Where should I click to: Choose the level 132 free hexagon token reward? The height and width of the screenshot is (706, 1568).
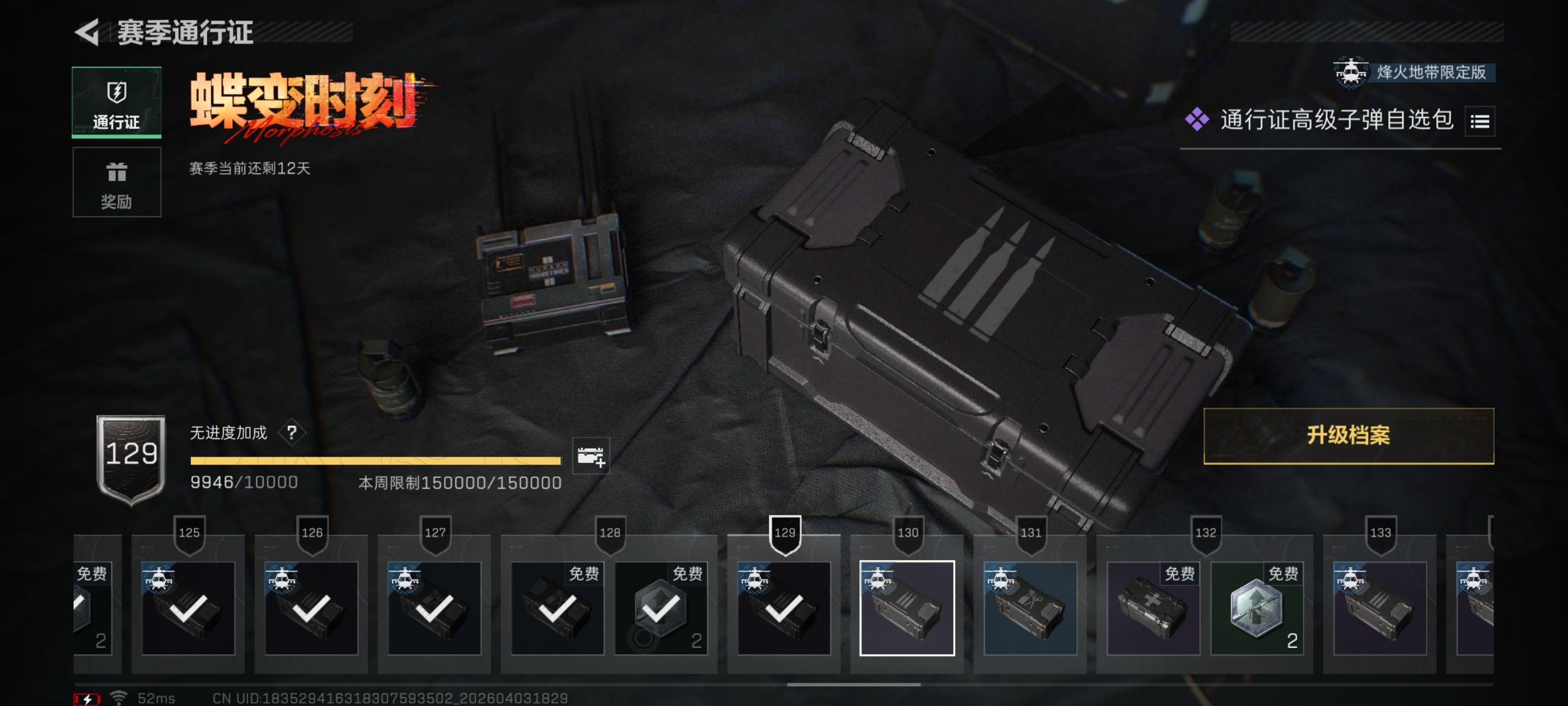point(1256,607)
